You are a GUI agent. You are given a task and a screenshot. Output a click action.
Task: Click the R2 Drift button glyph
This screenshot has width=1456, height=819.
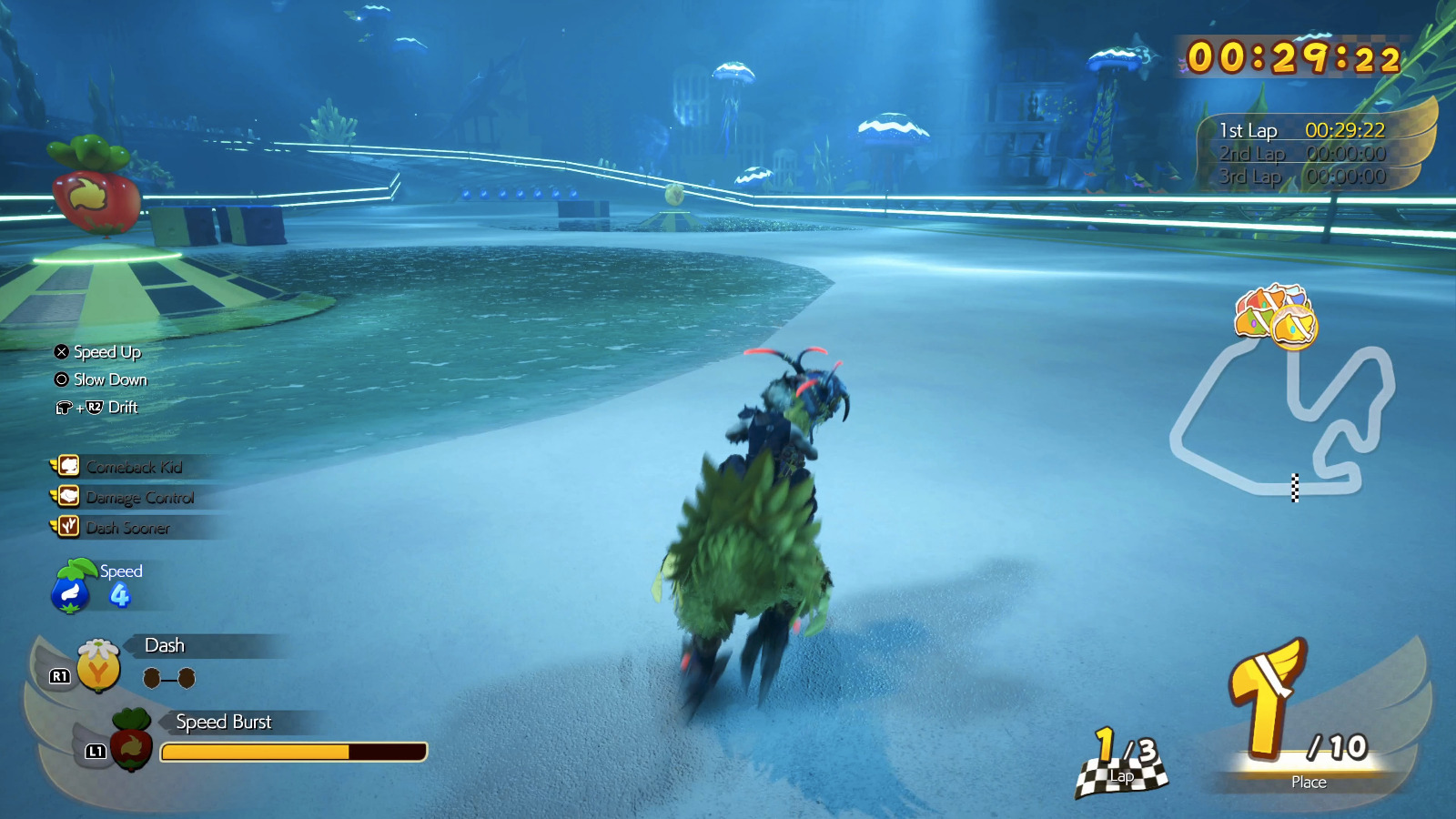click(96, 408)
